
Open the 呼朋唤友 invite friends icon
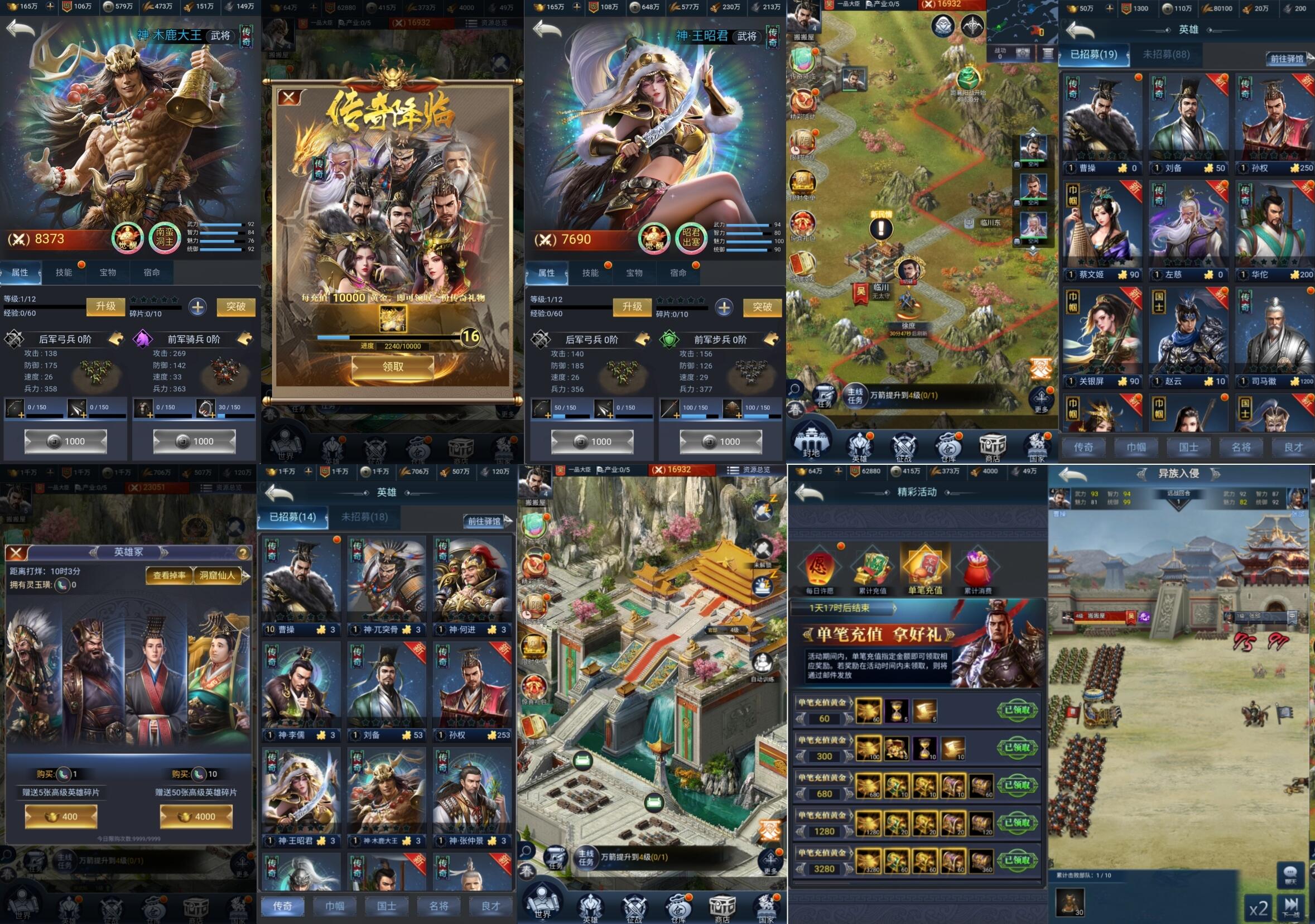(x=802, y=262)
